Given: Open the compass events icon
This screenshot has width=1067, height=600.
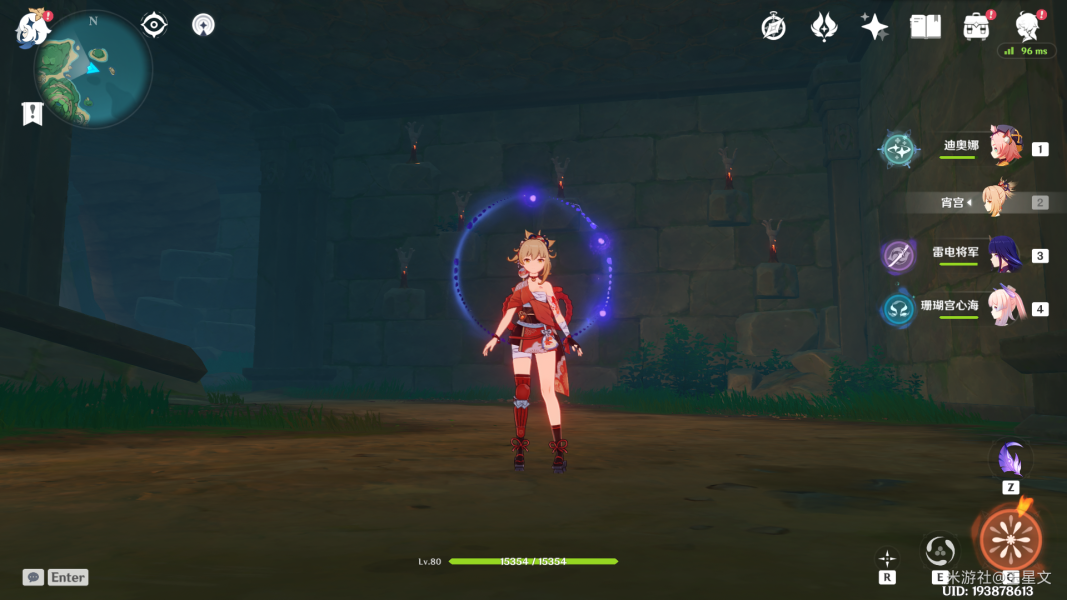Looking at the screenshot, I should click(x=773, y=27).
